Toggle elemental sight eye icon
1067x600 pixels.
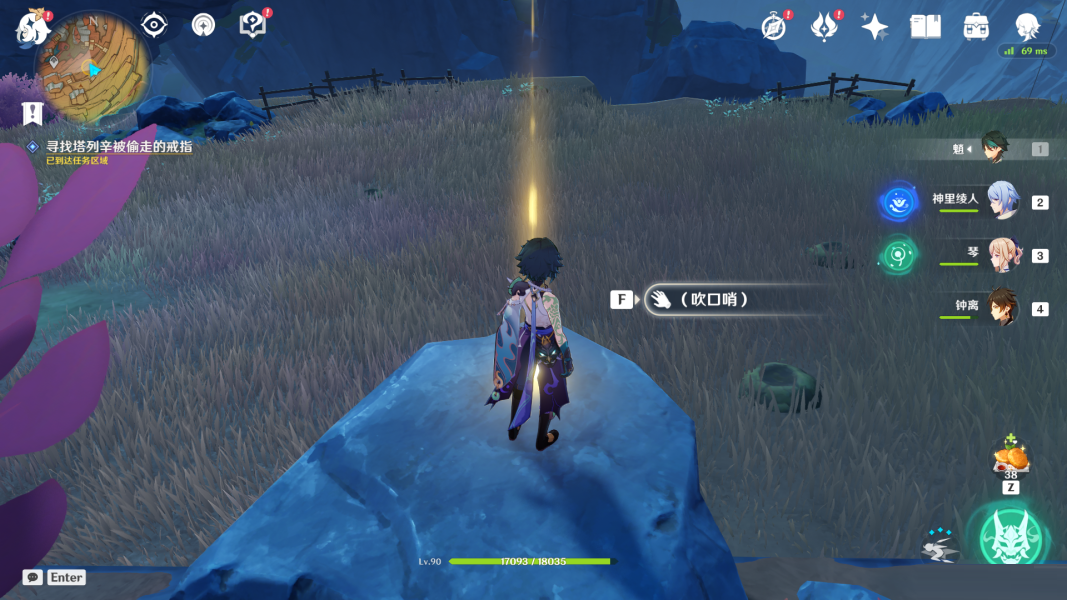point(154,25)
